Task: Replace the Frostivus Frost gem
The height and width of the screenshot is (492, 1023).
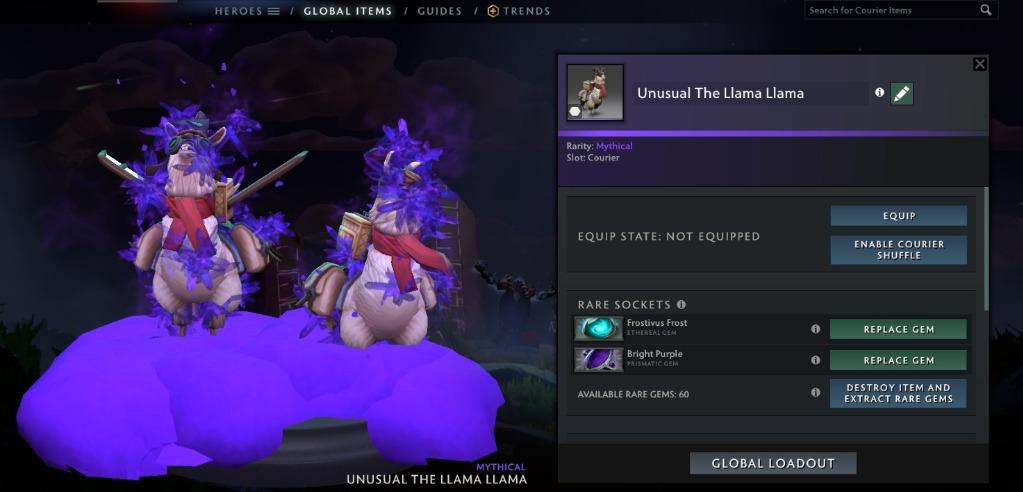Action: click(x=898, y=329)
